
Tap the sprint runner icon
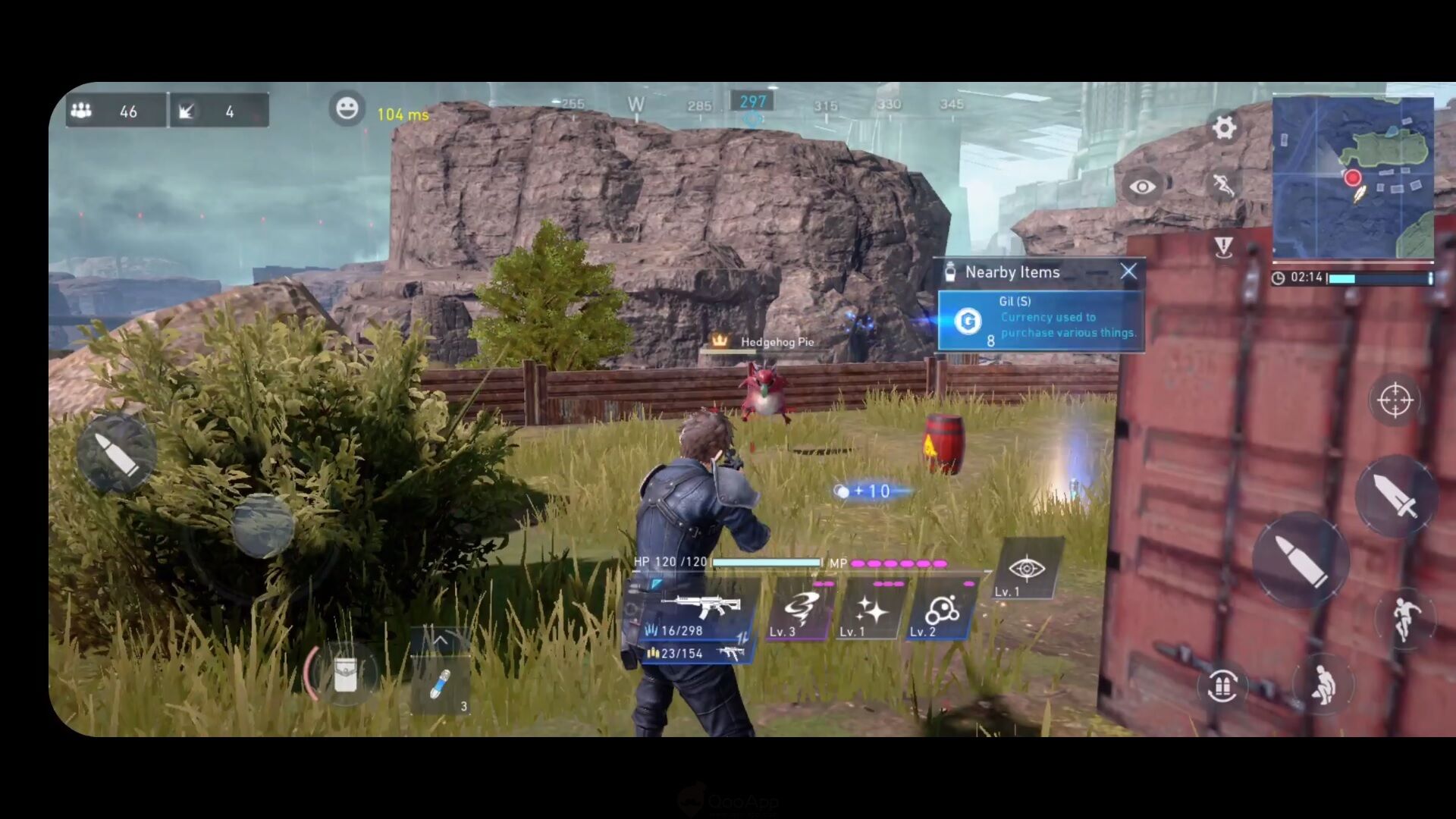coord(1222,184)
